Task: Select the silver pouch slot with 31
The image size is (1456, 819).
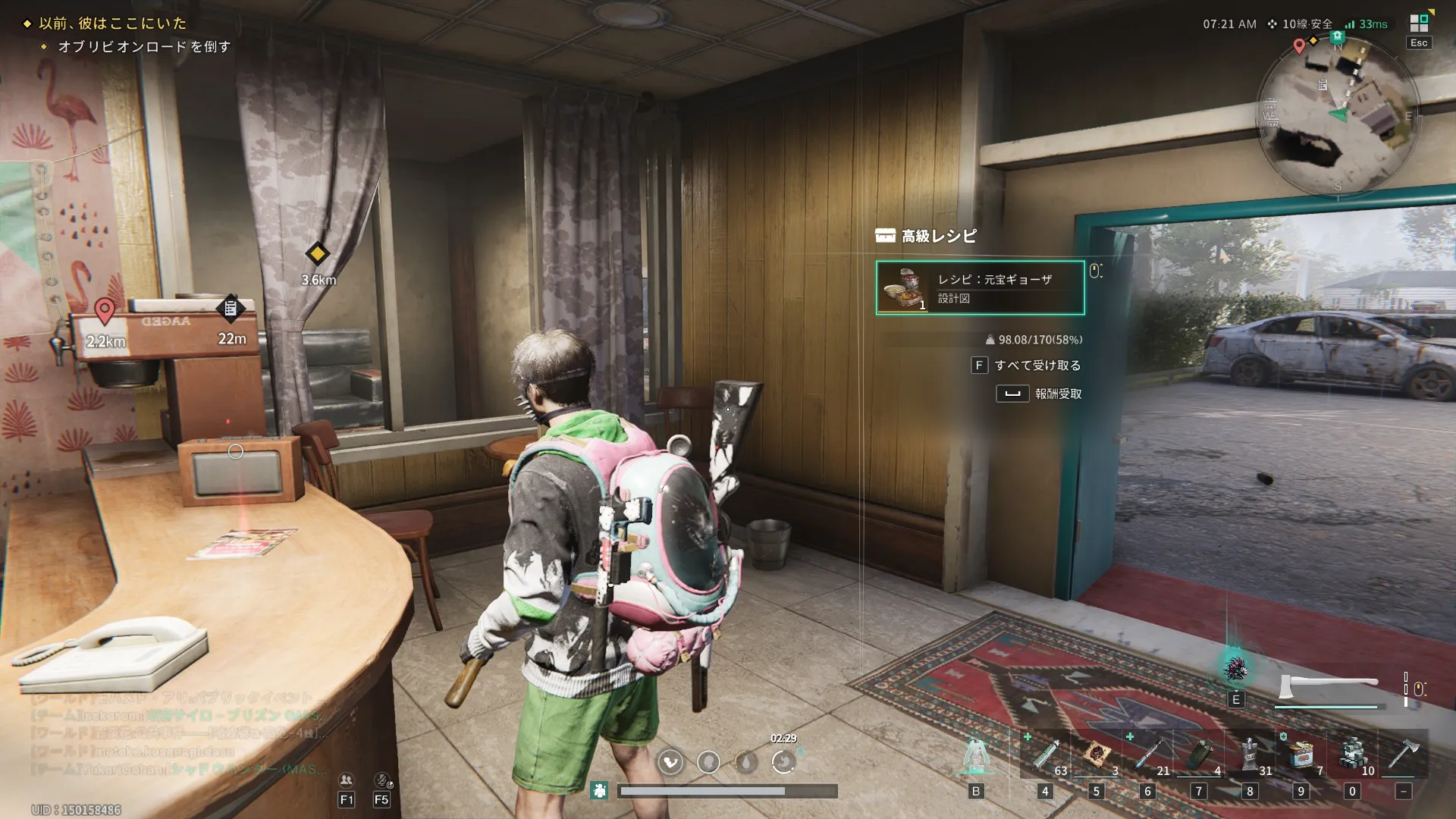Action: click(x=1250, y=755)
